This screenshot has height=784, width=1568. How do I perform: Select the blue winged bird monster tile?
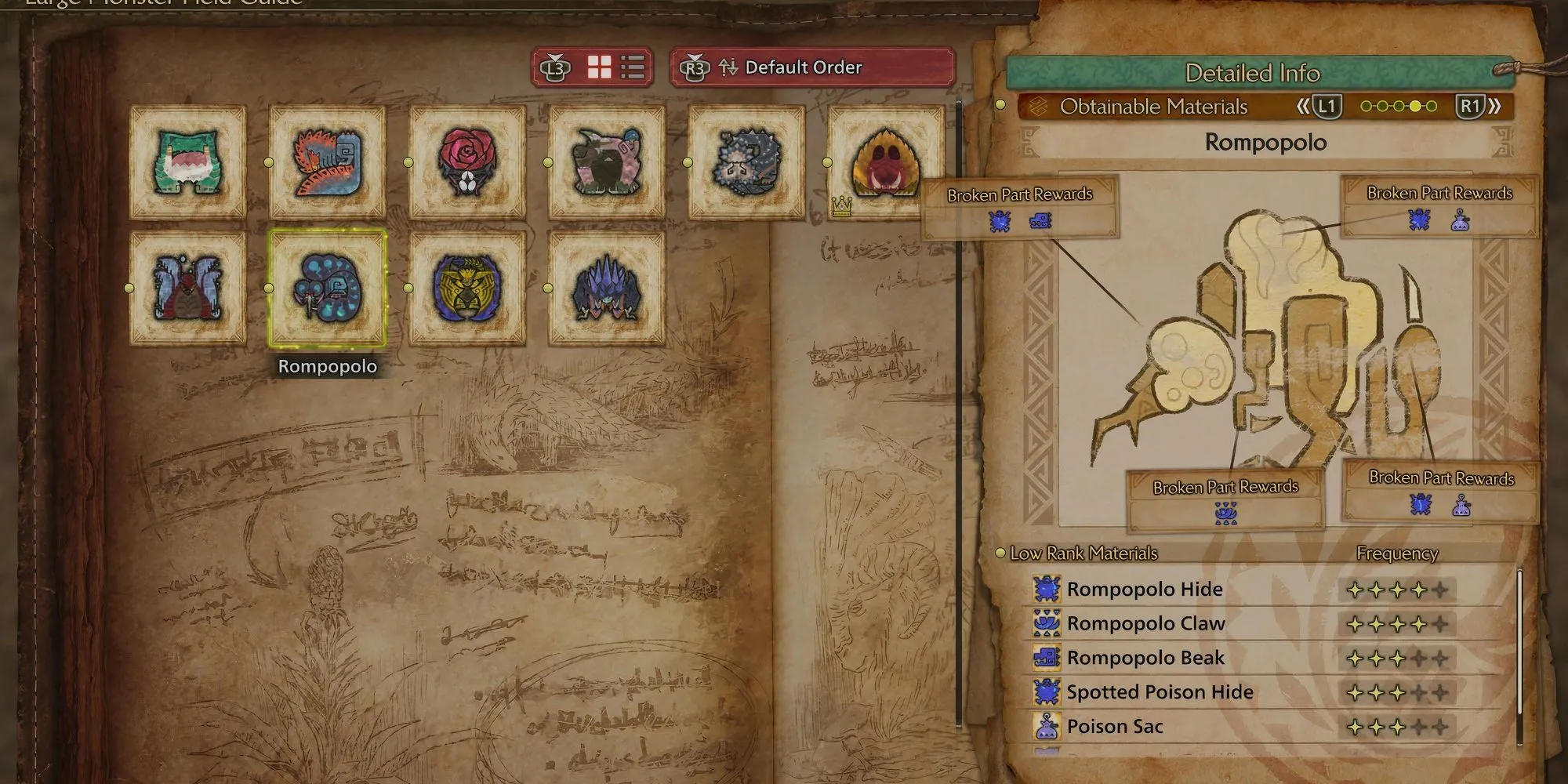(188, 289)
